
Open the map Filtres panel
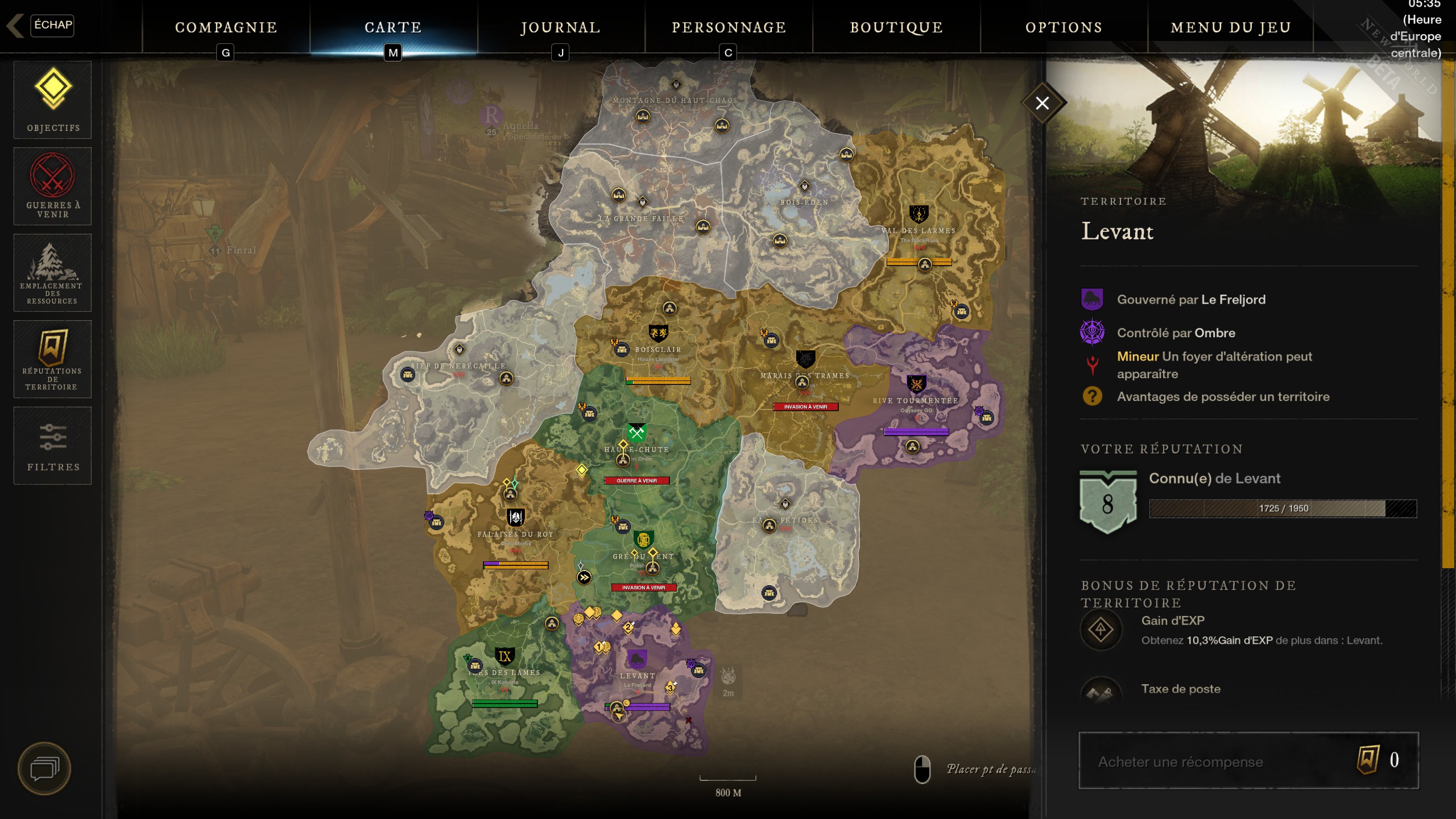53,446
